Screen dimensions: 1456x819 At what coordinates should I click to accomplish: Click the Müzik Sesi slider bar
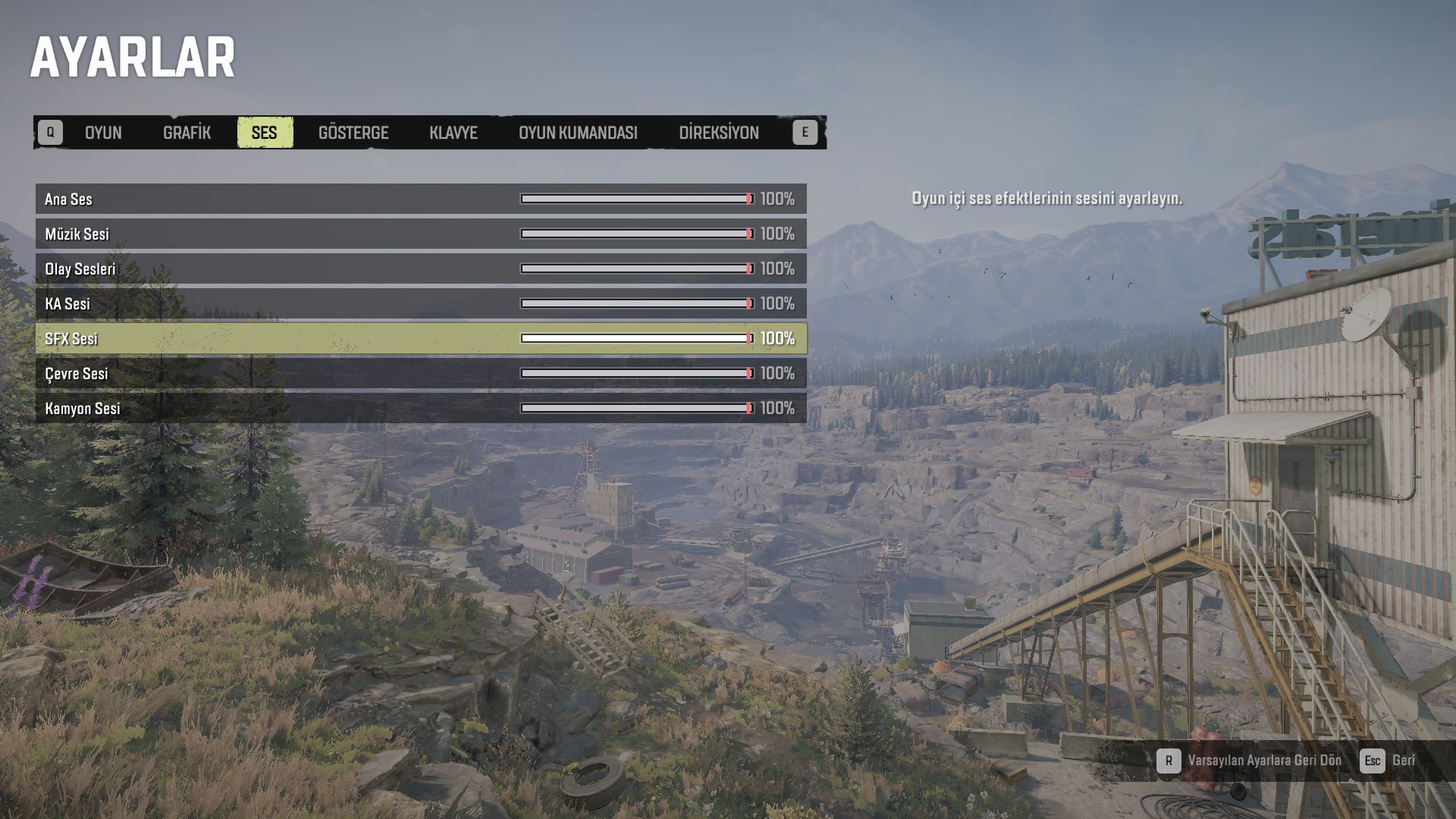point(637,234)
